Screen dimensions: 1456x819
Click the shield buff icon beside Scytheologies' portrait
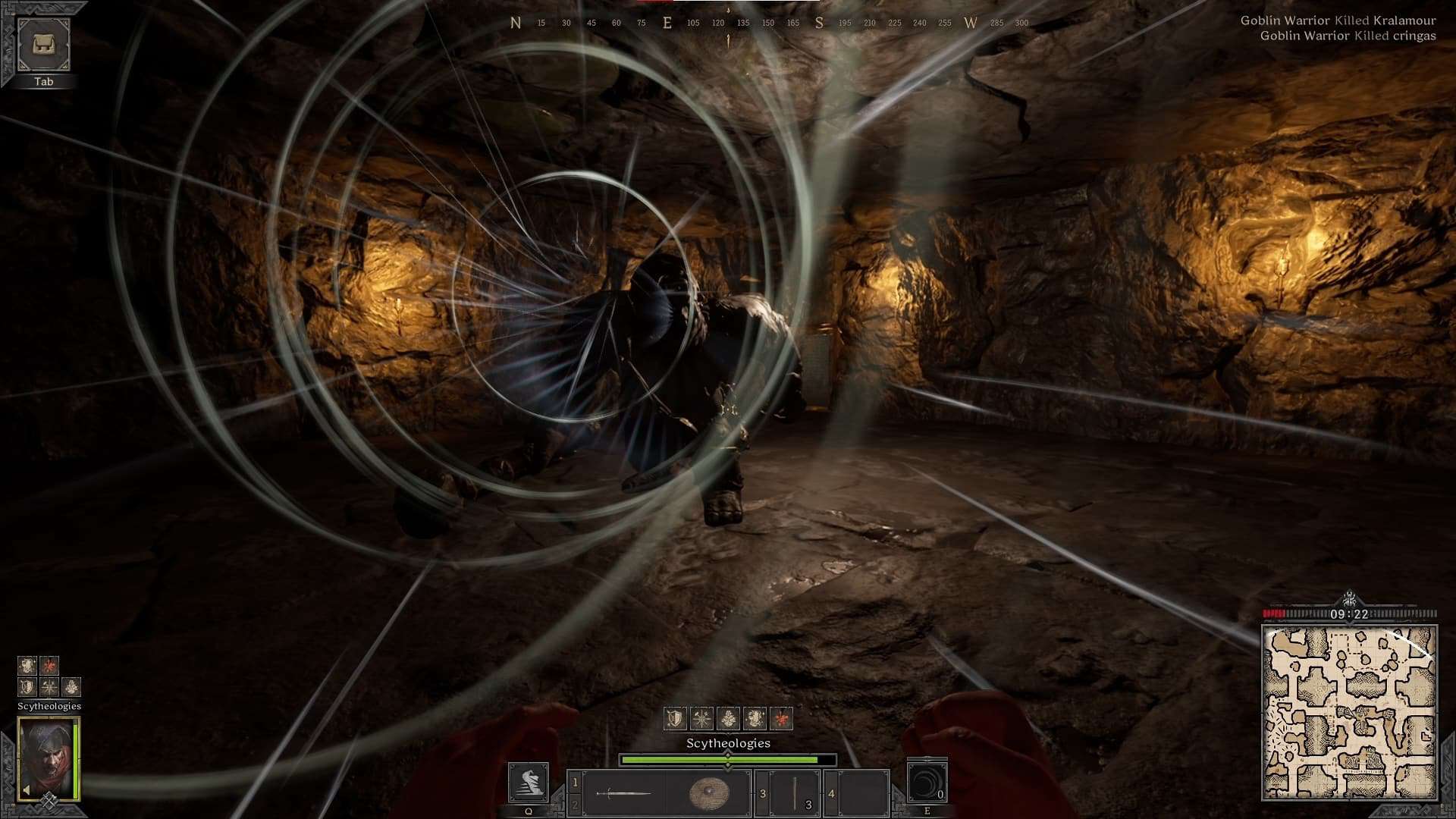click(x=27, y=687)
